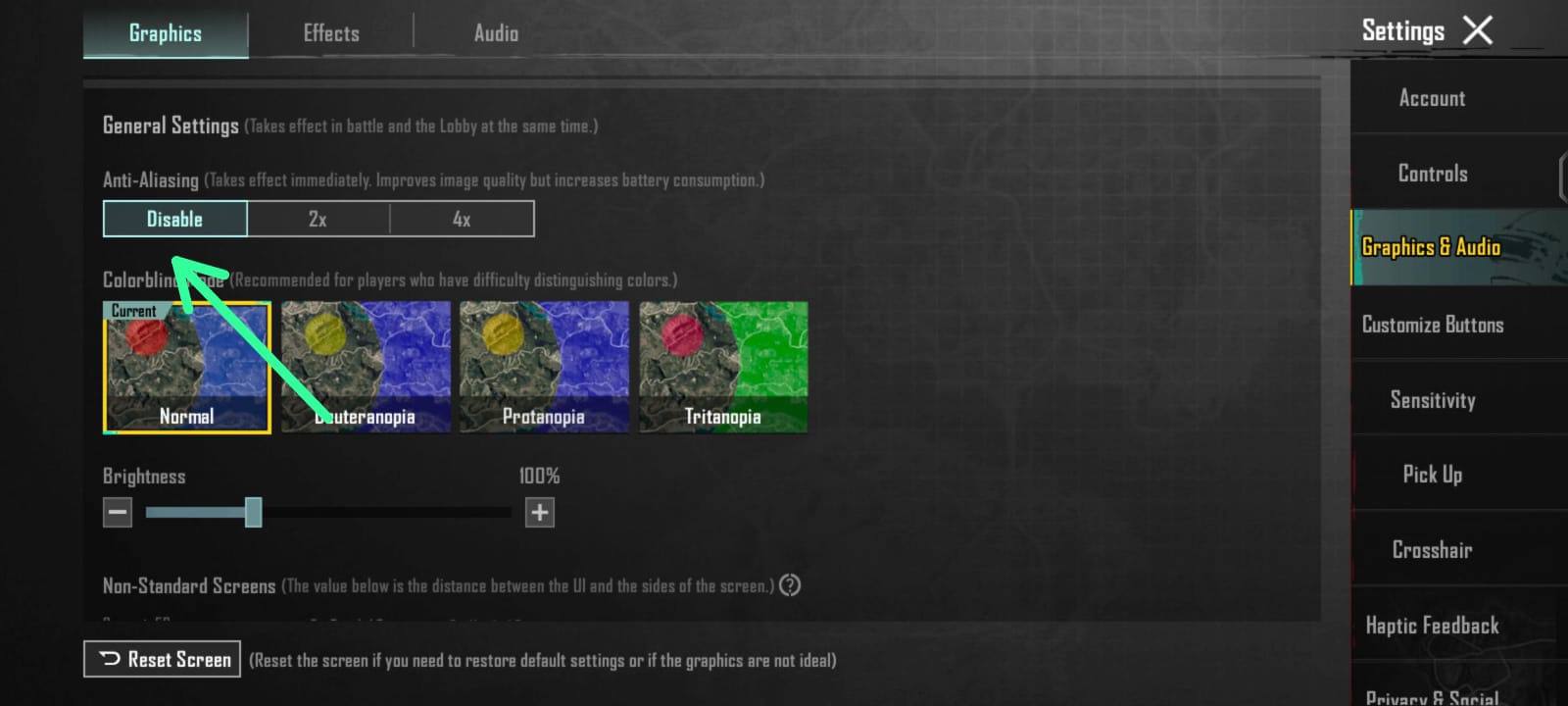
Task: Click the Reset Screen button
Action: click(x=163, y=659)
